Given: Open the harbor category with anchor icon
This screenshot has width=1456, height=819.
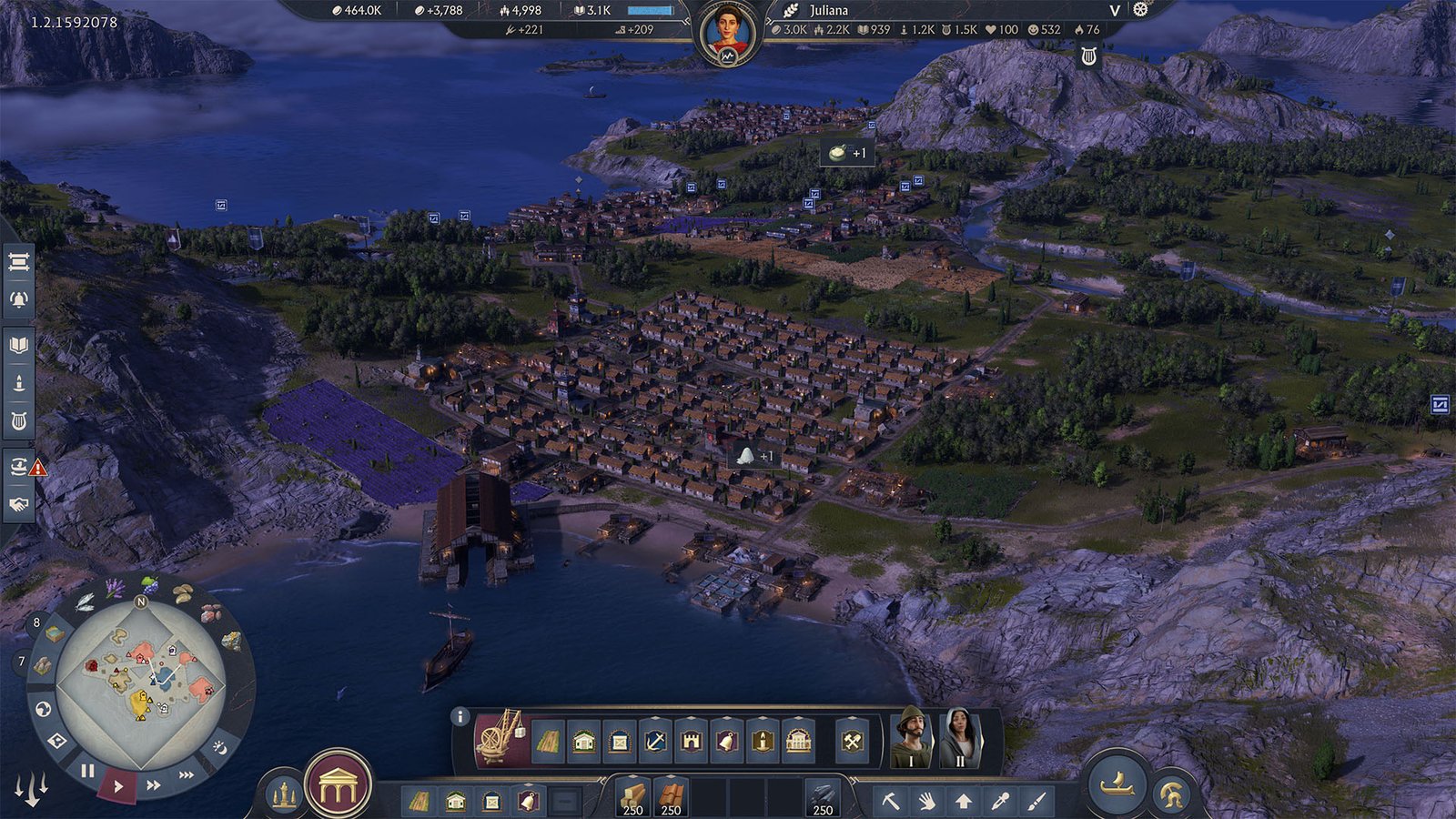Looking at the screenshot, I should pos(654,740).
